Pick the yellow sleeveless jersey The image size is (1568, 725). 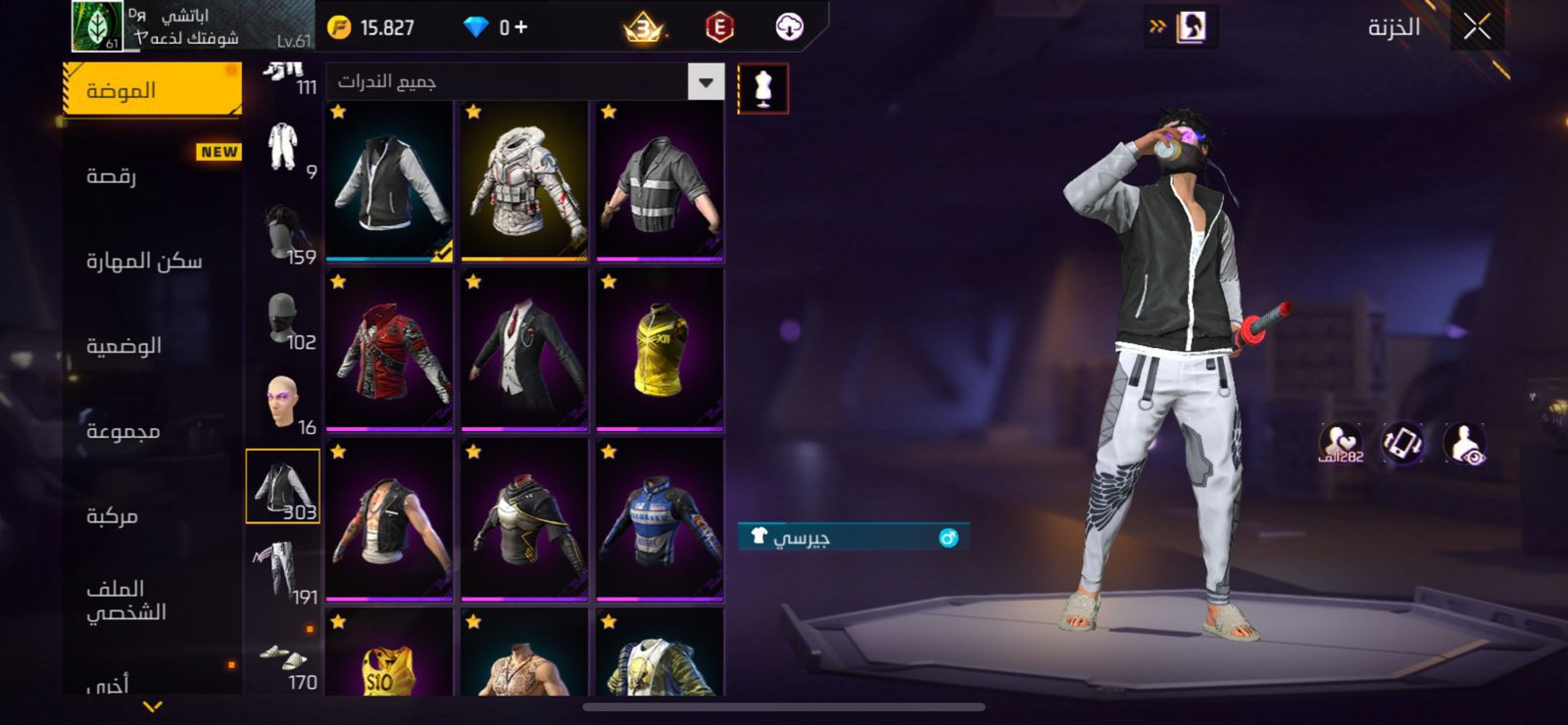(x=660, y=351)
